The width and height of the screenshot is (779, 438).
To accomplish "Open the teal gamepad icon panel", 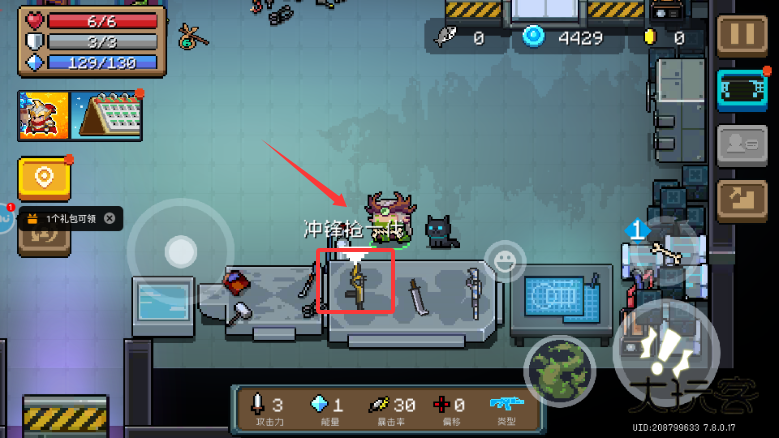I will 742,92.
